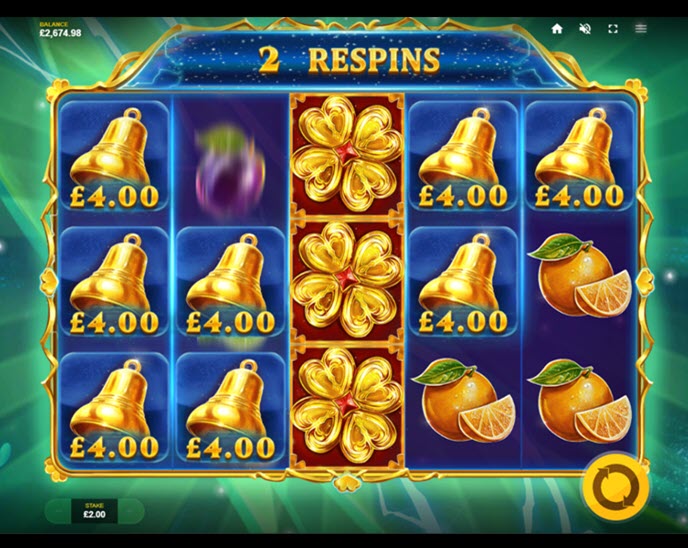Spin the reels with the yellow button

pyautogui.click(x=614, y=486)
